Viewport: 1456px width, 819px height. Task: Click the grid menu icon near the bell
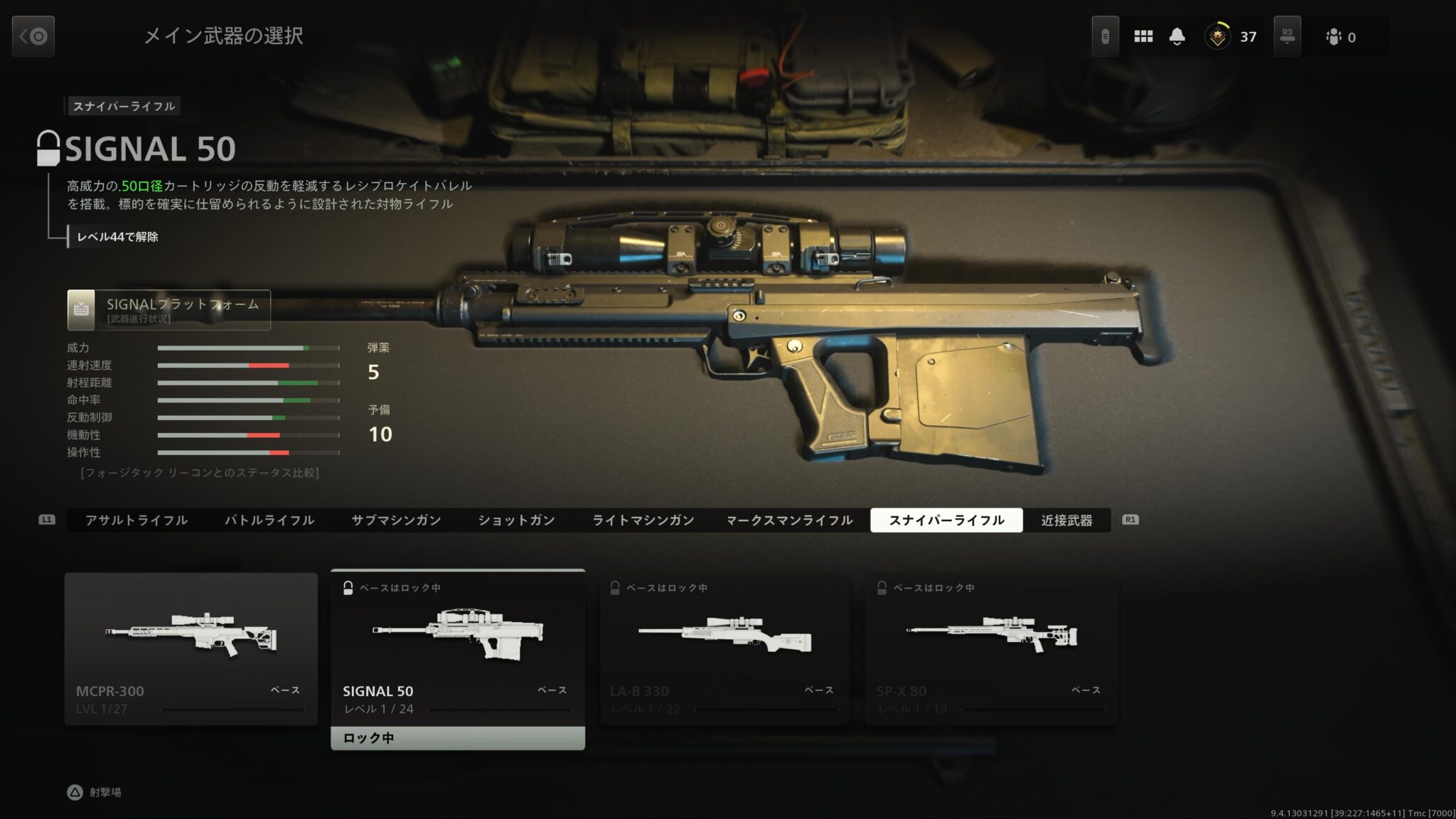click(x=1144, y=36)
